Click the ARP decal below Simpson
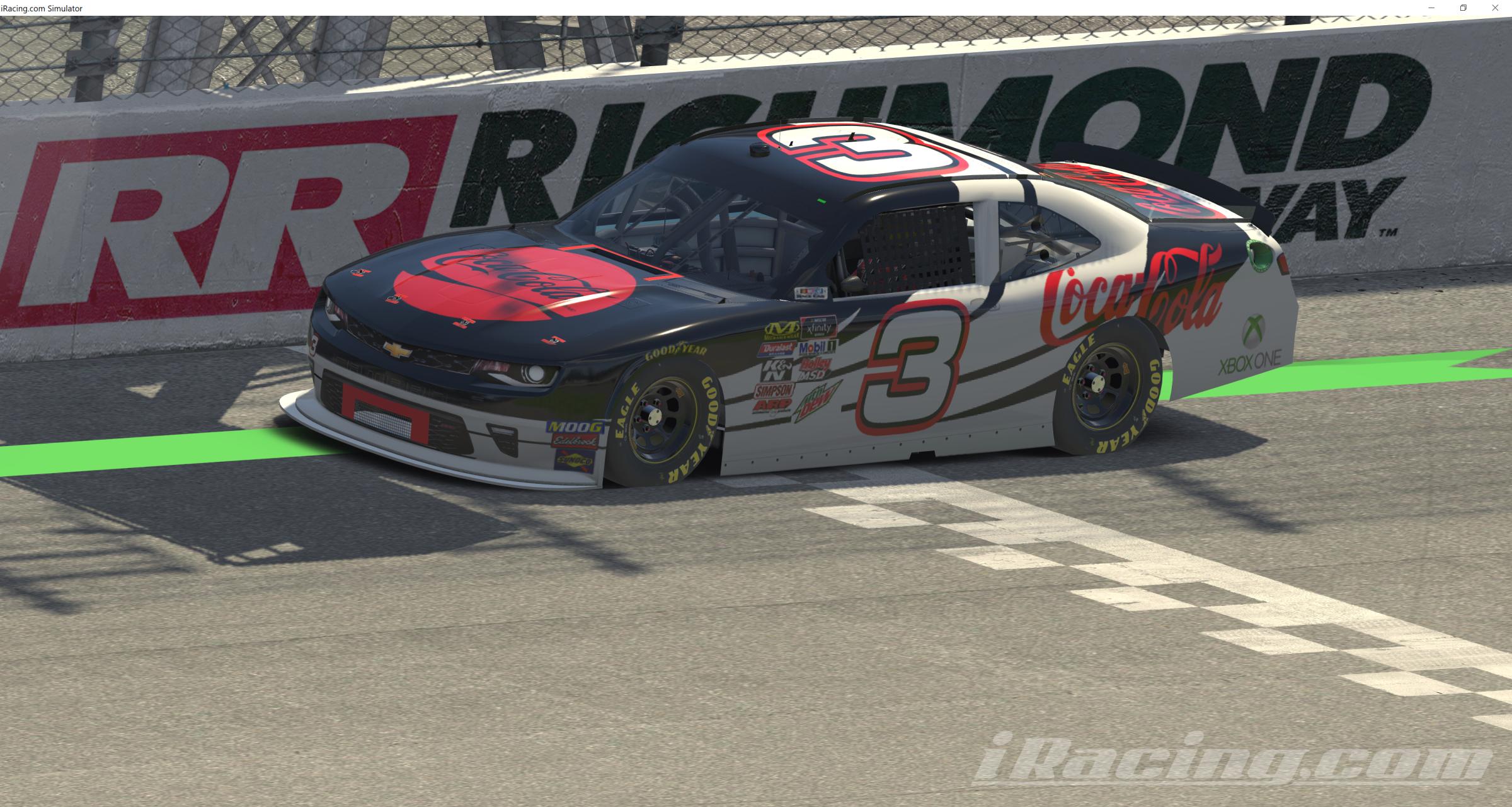This screenshot has height=807, width=1512. pyautogui.click(x=773, y=405)
